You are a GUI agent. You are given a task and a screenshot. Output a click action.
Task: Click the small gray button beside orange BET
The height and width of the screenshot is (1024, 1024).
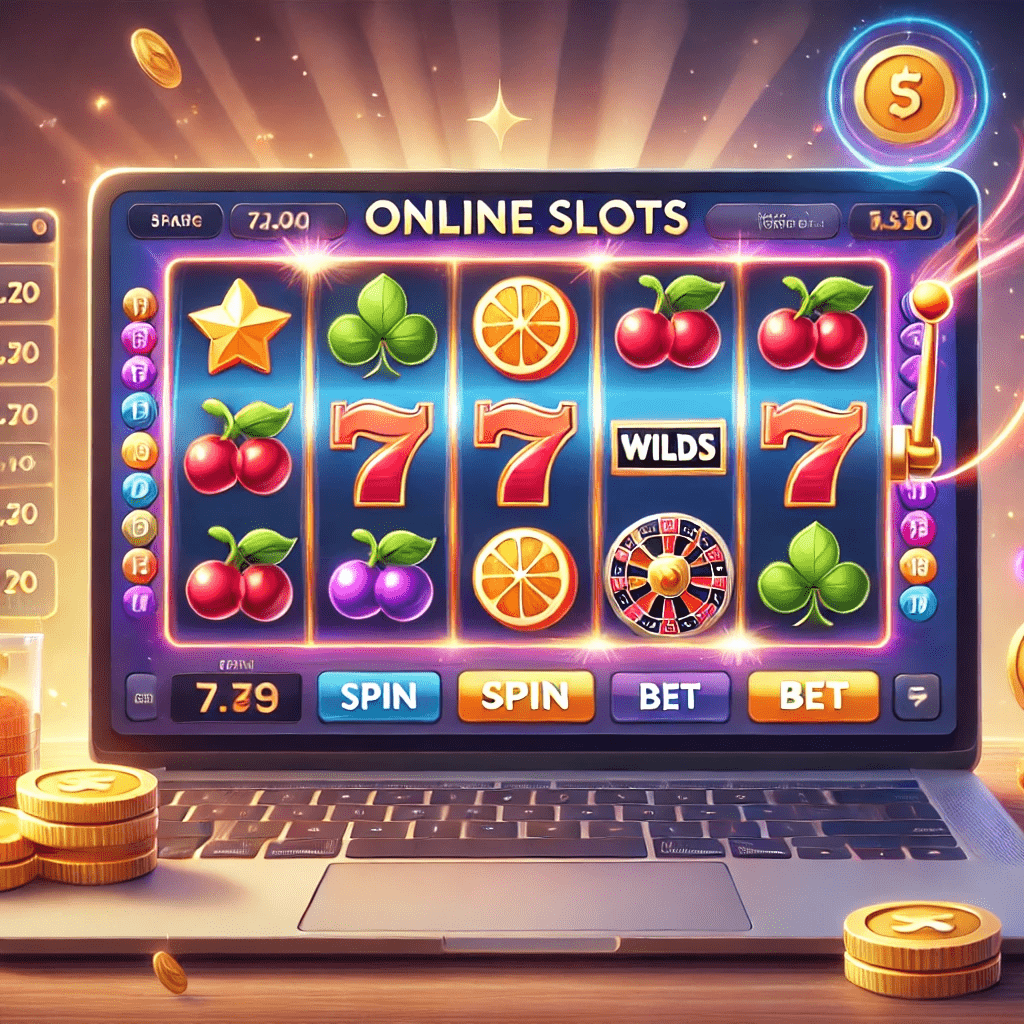pos(916,696)
